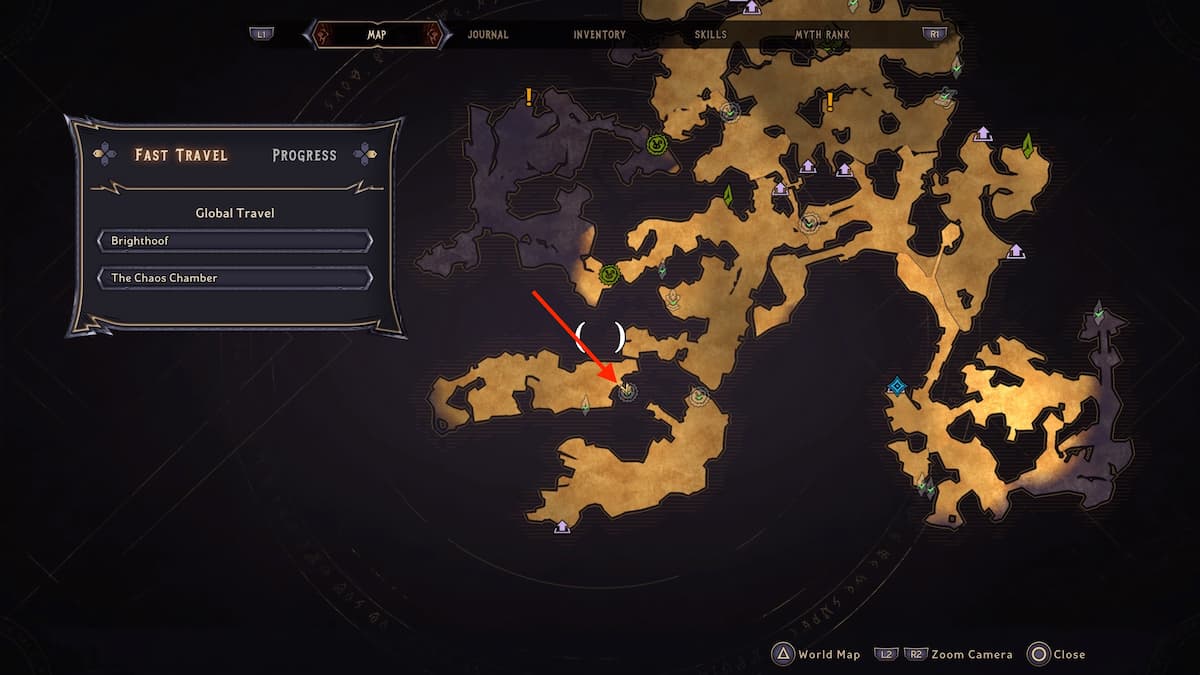Switch to the Journal tab

pos(488,35)
